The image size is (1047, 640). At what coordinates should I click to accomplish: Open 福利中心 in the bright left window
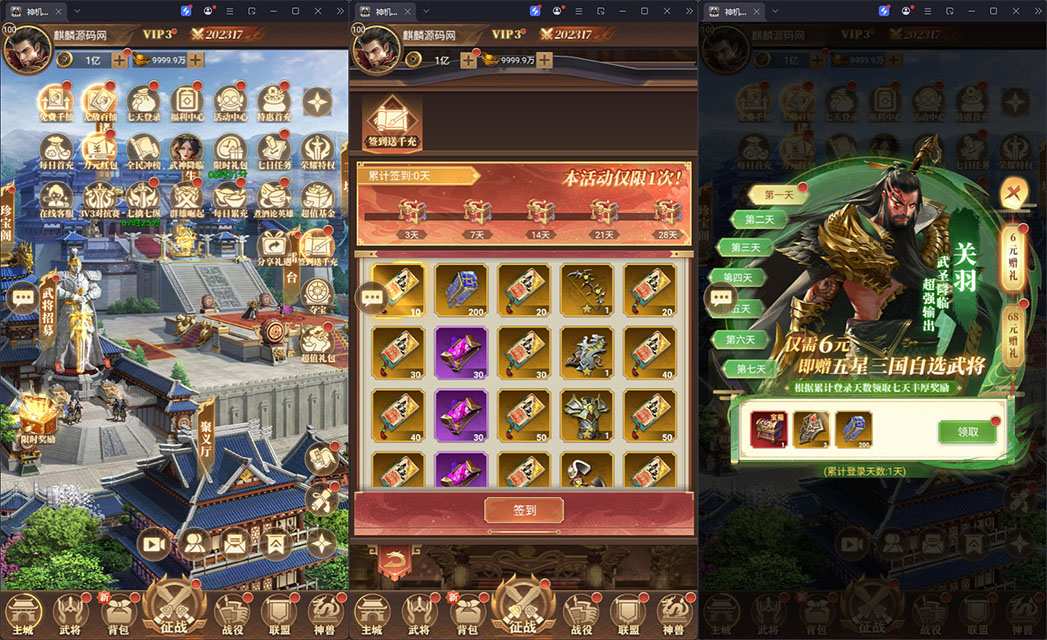coord(187,105)
